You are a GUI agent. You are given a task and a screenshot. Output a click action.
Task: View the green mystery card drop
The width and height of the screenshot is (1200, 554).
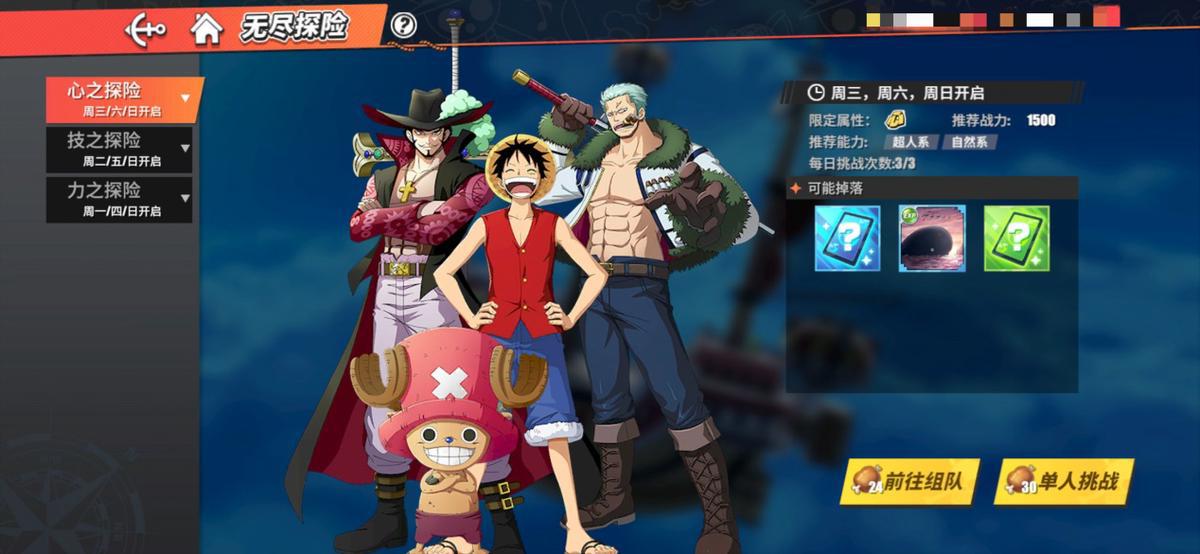[1016, 239]
